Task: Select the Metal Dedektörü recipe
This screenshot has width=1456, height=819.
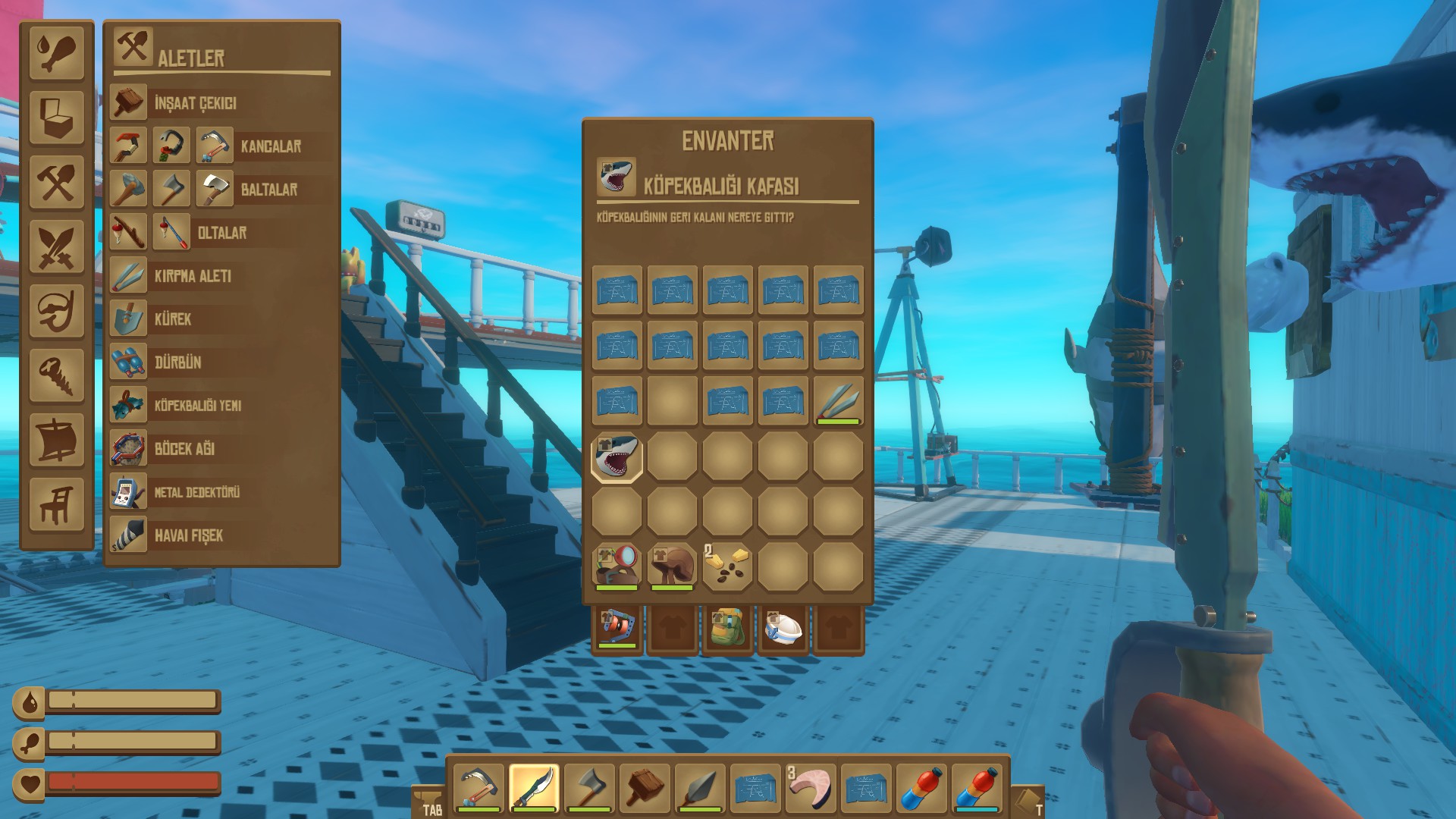Action: (x=196, y=492)
